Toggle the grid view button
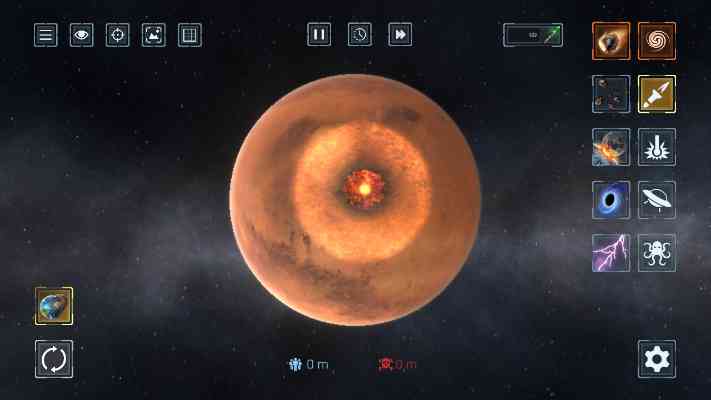 point(189,35)
